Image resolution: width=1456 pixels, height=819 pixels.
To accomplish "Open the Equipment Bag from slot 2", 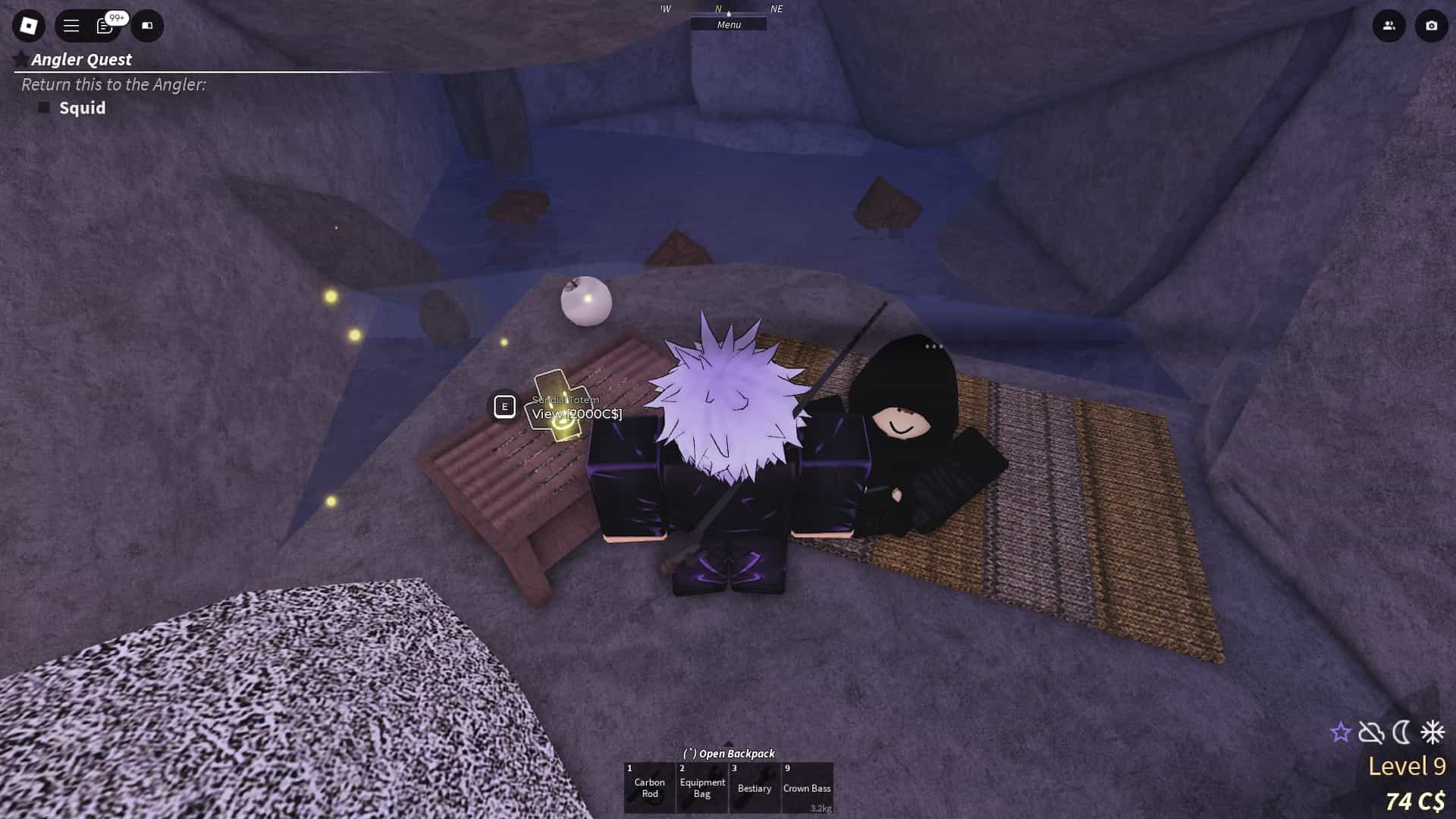I will coord(701,787).
